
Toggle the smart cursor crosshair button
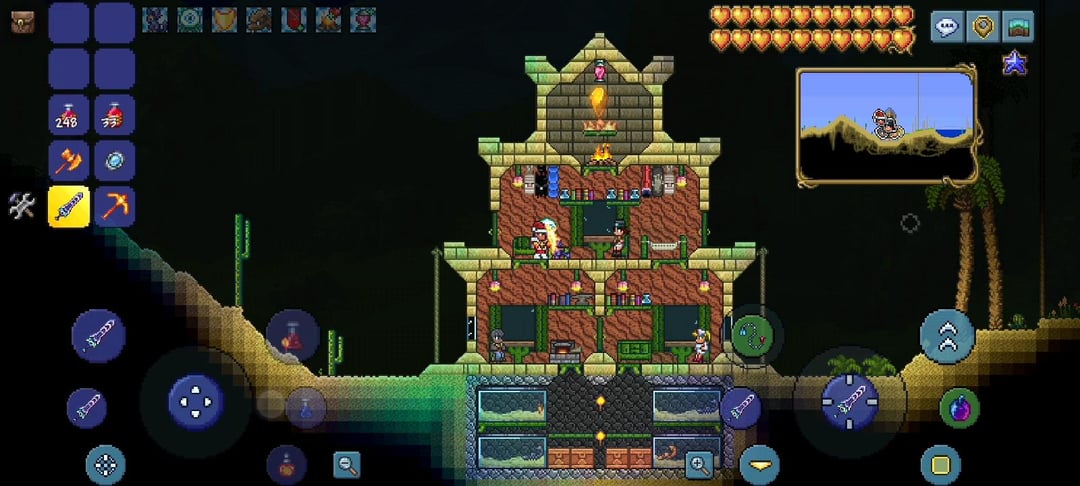click(x=105, y=464)
